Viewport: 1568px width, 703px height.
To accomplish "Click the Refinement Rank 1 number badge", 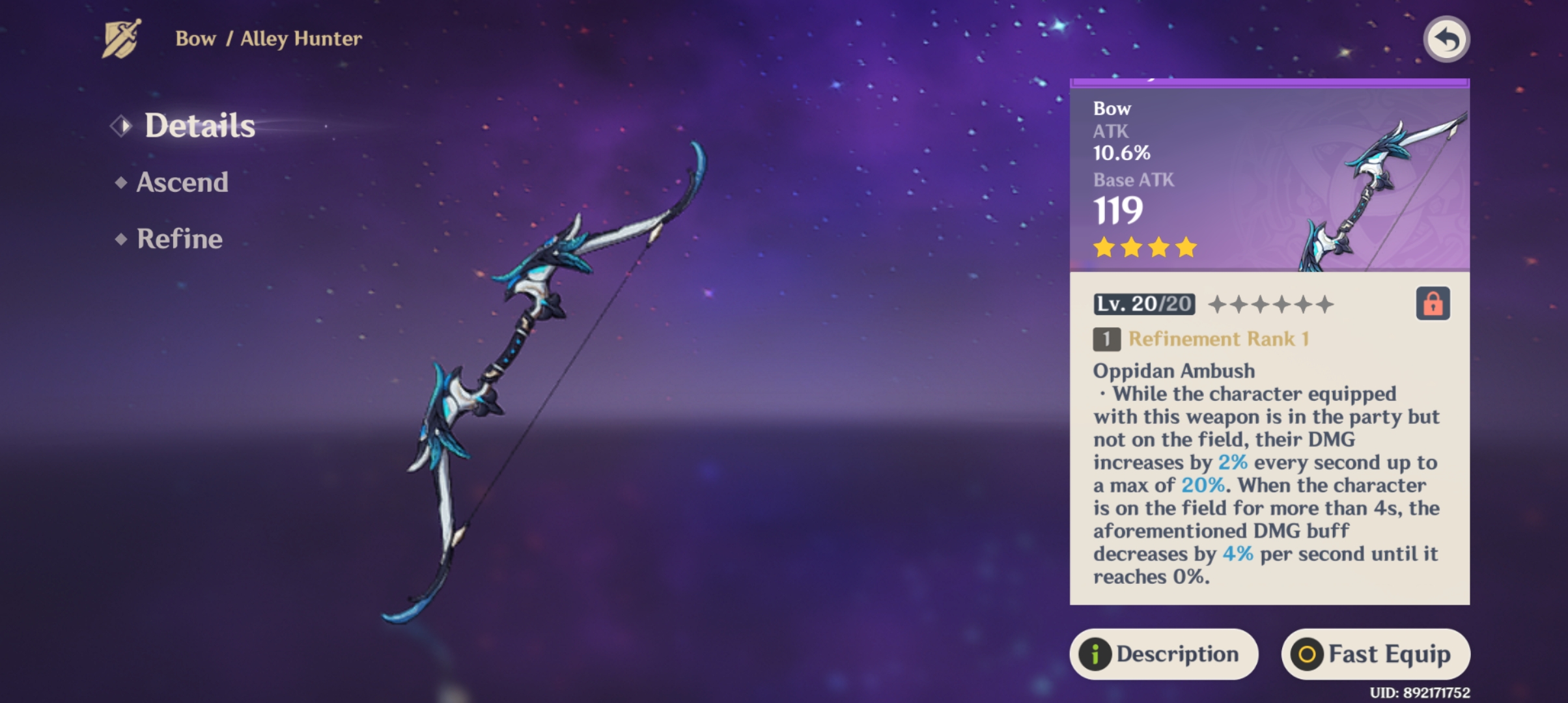I will (x=1108, y=338).
